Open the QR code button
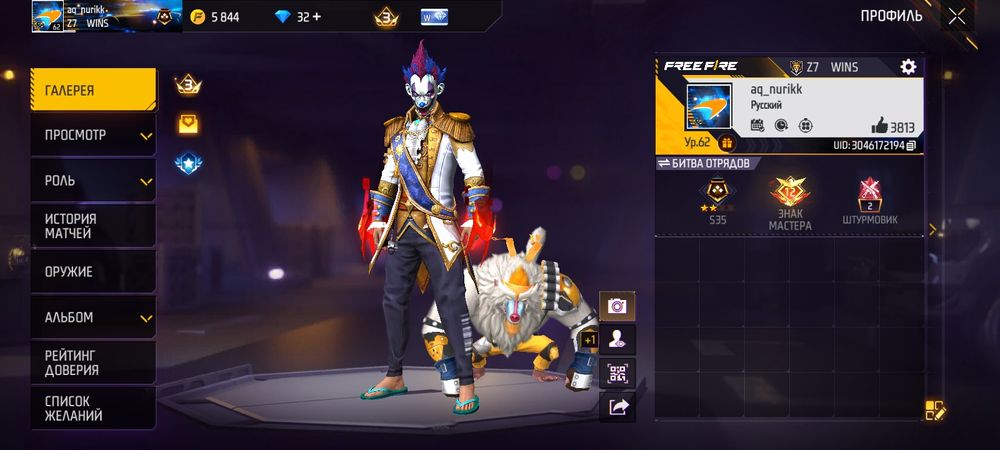 coord(617,373)
